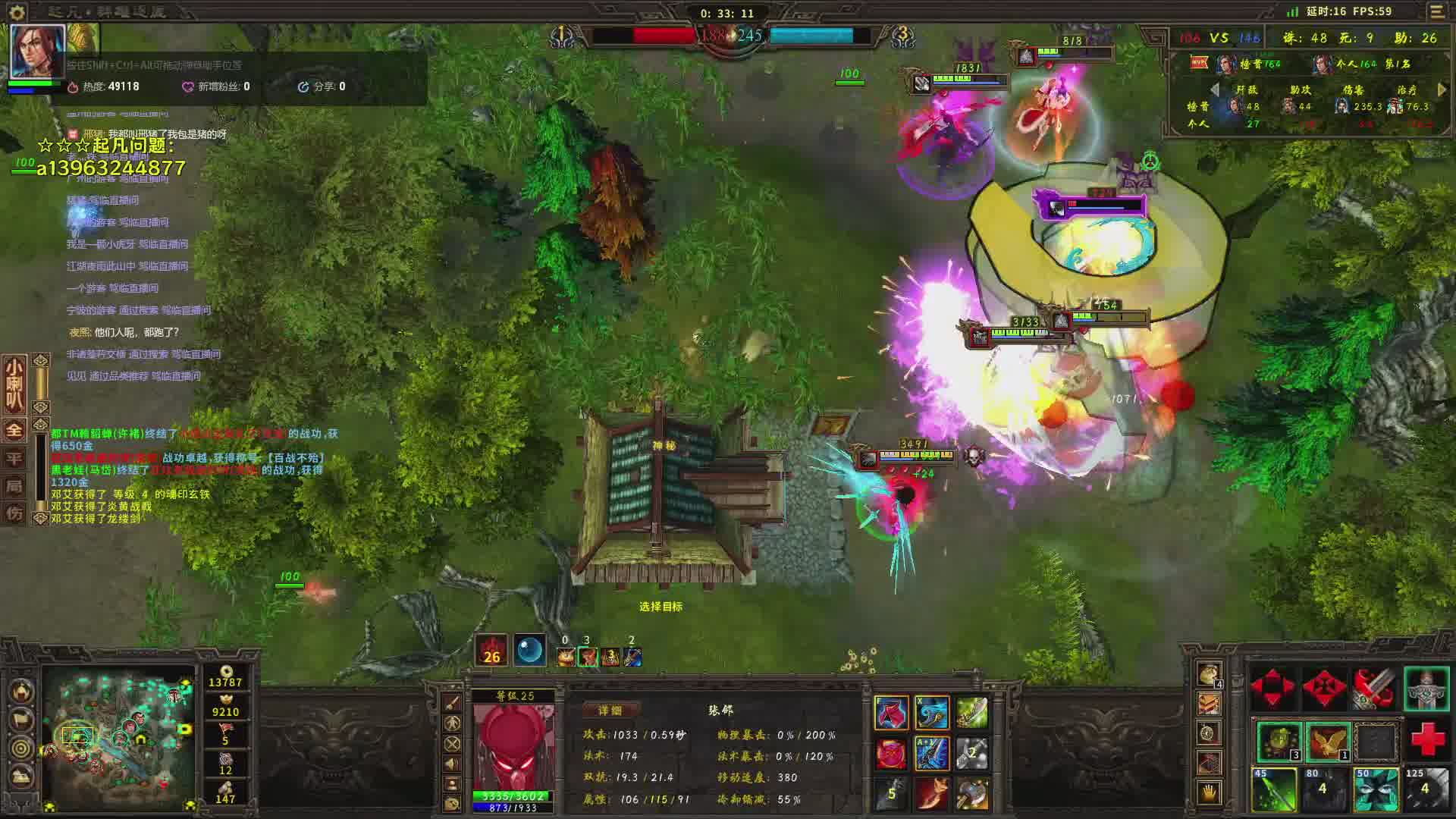
Task: Activate the armored statue command icon
Action: click(x=1426, y=688)
